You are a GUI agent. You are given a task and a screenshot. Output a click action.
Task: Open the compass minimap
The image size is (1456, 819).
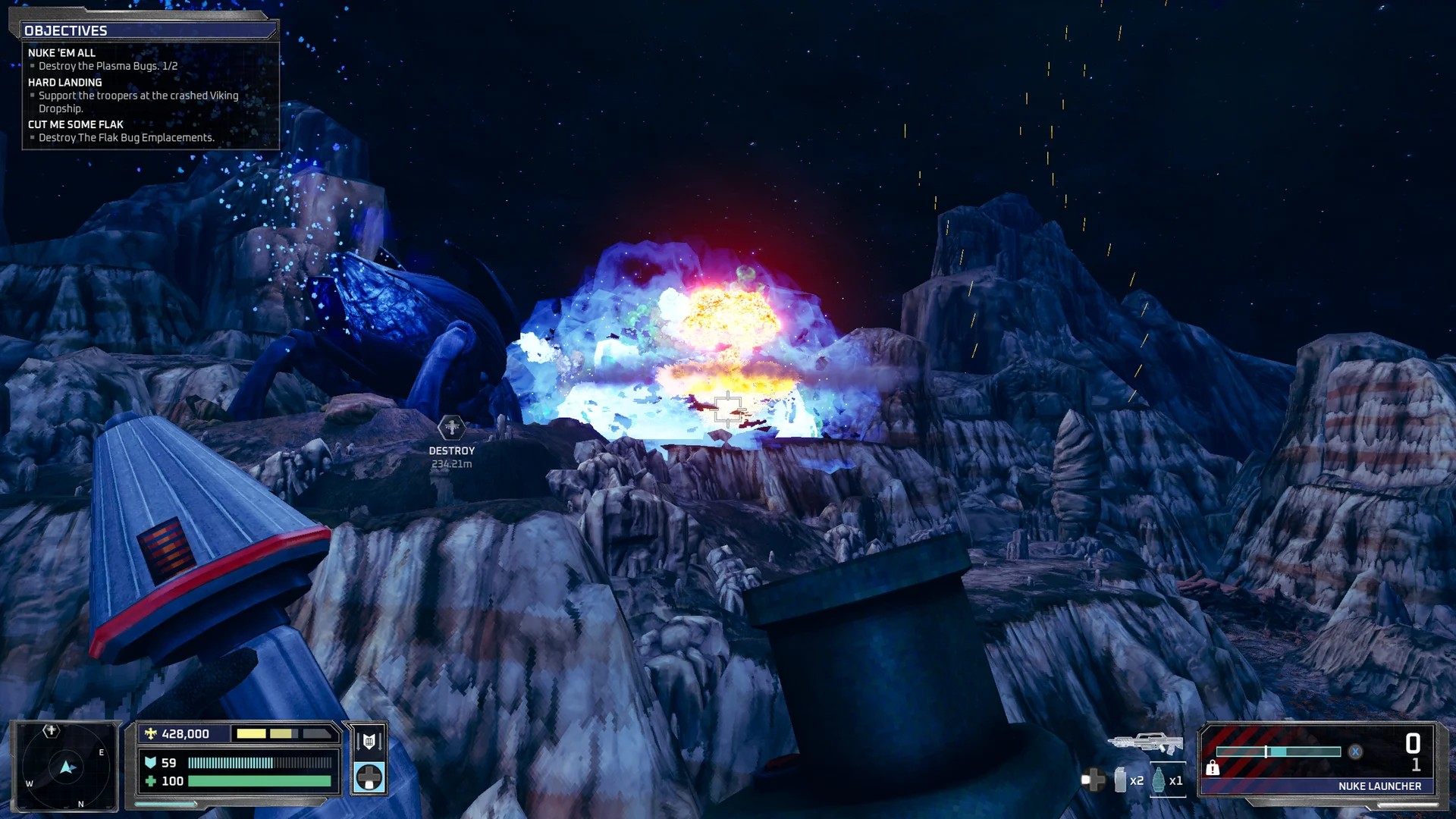(67, 766)
